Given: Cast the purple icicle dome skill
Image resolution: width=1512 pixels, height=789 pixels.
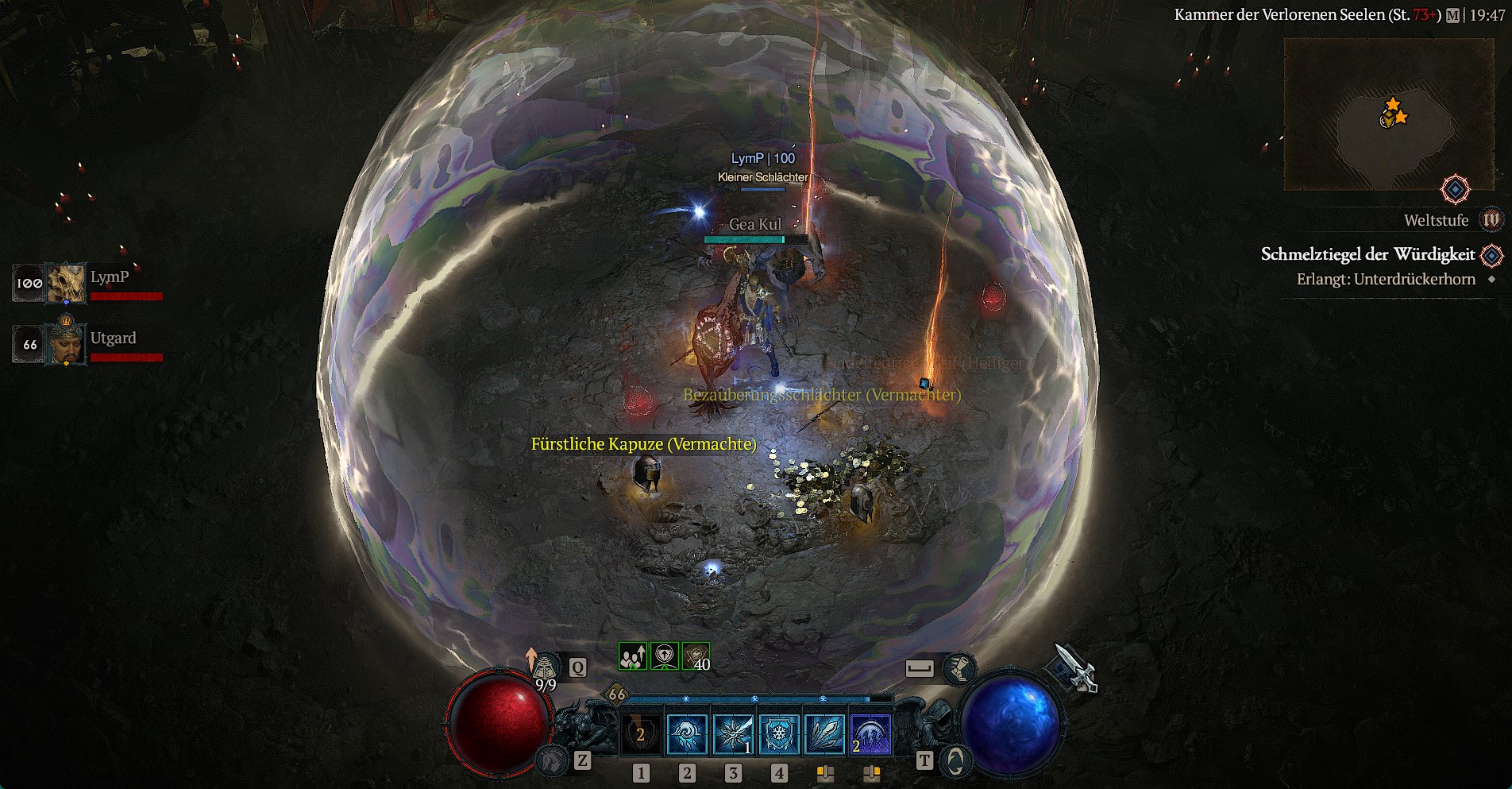Looking at the screenshot, I should tap(870, 733).
